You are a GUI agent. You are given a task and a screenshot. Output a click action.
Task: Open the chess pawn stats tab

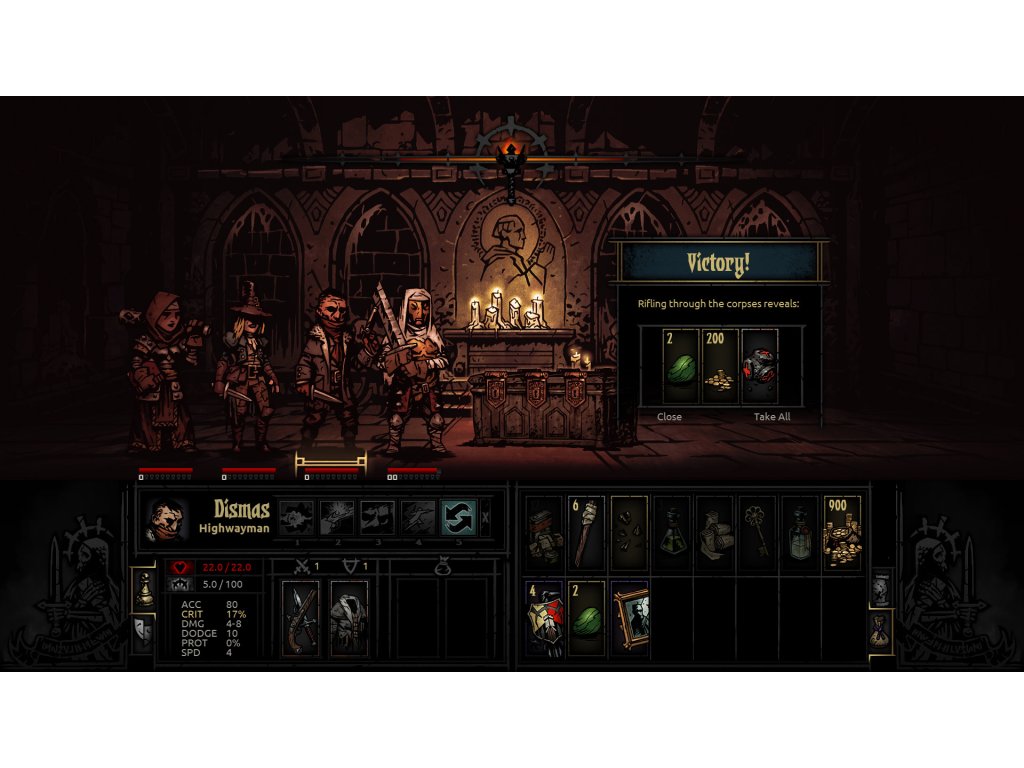pos(144,589)
